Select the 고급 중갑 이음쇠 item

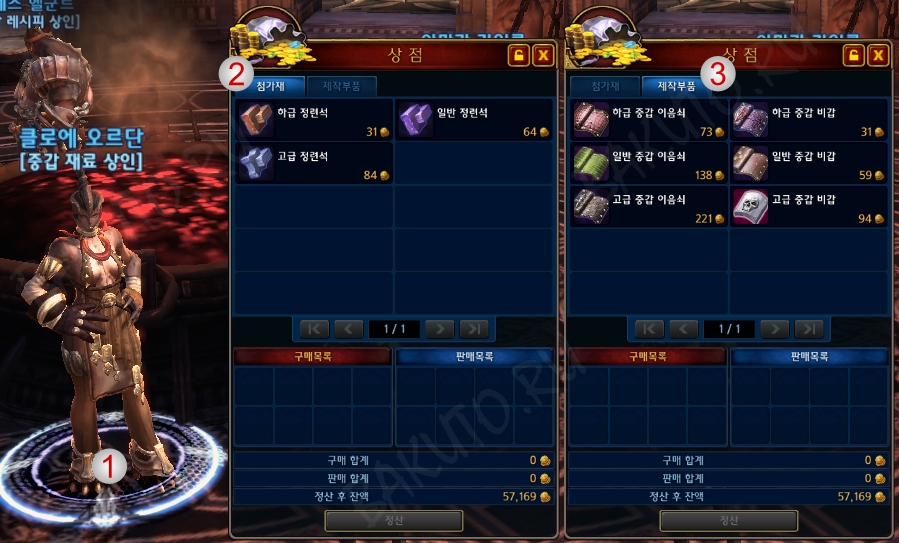[x=649, y=206]
